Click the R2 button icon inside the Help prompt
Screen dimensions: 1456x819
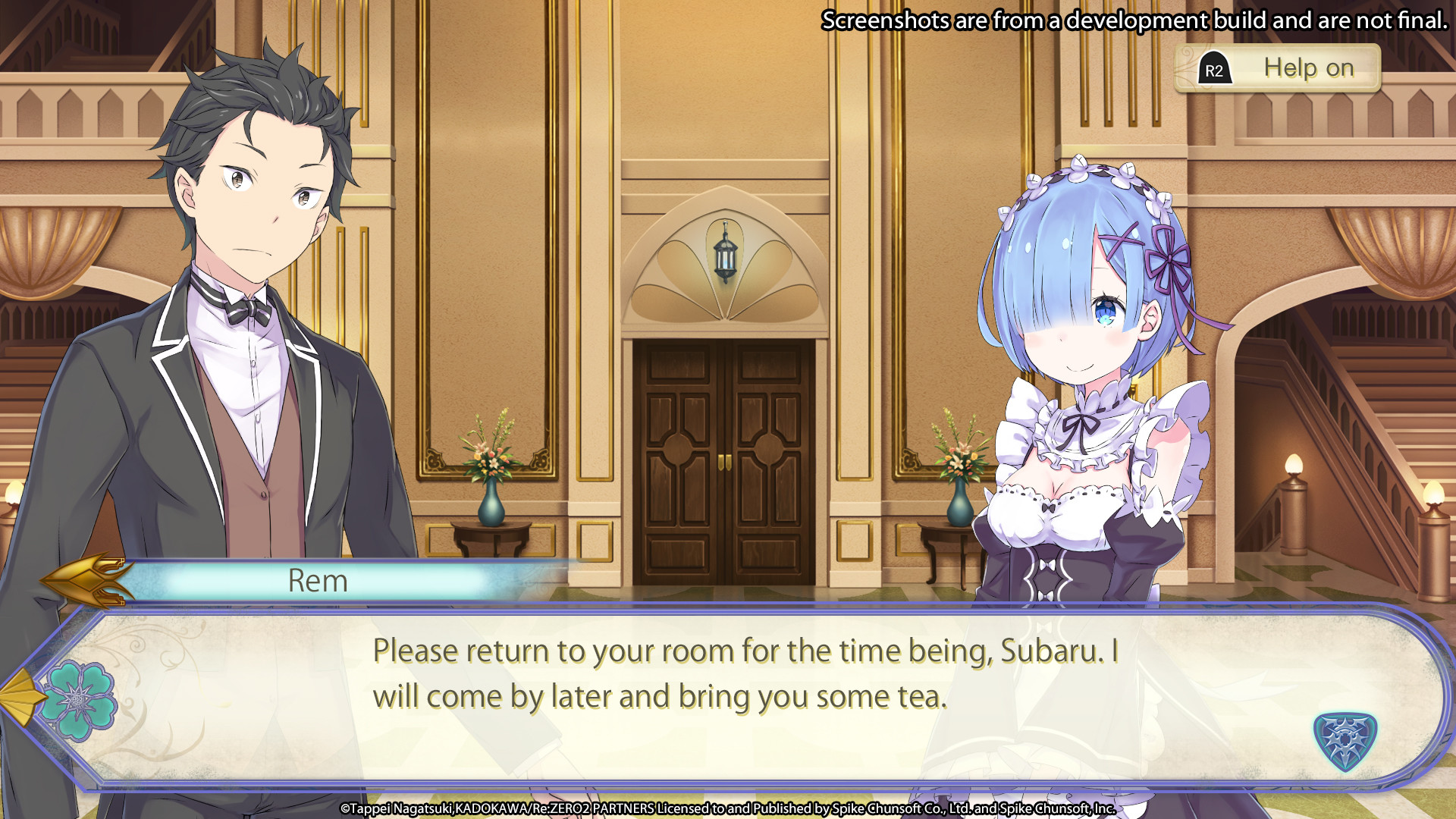(1215, 67)
